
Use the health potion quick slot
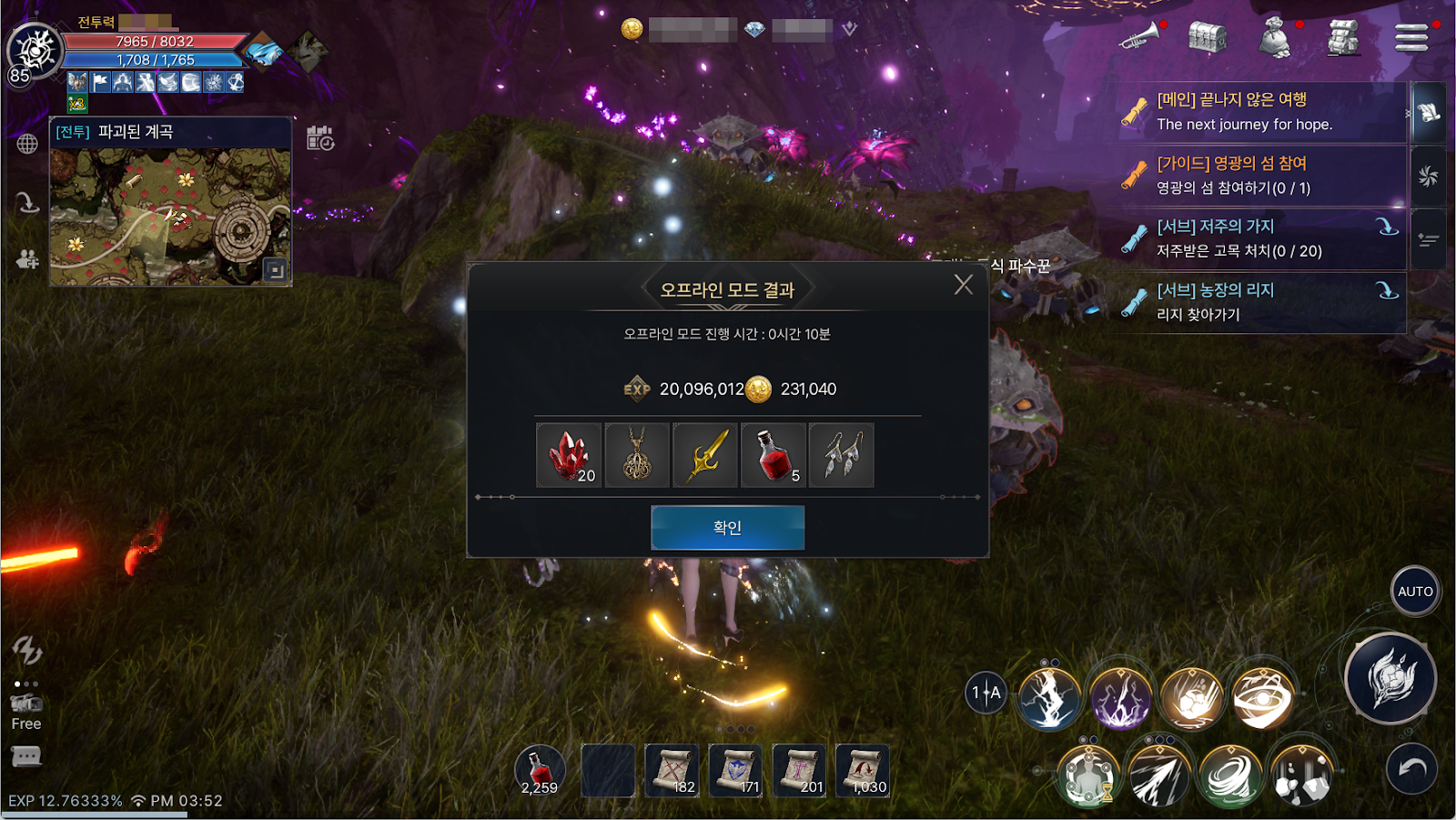tap(540, 771)
